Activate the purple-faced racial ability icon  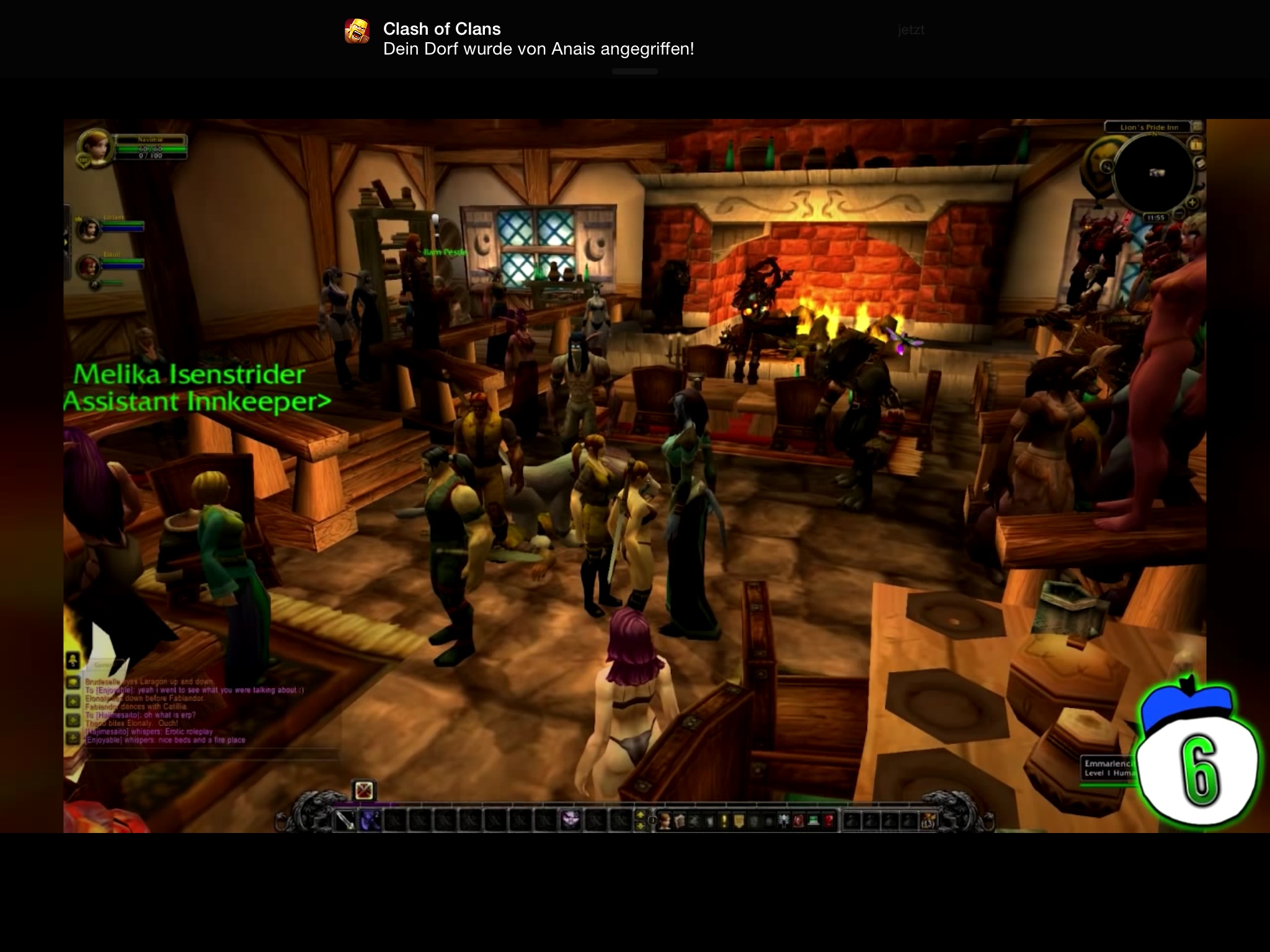tap(570, 821)
